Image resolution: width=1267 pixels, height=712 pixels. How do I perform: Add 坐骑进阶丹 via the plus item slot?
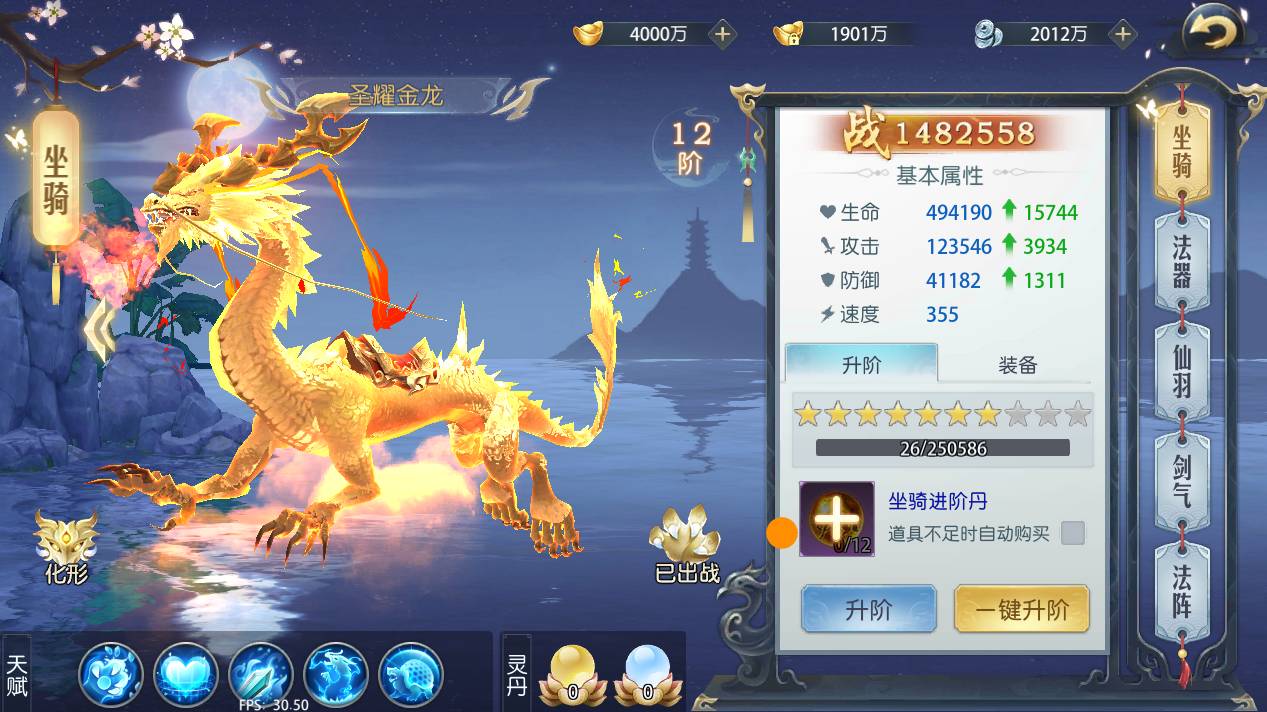tap(837, 519)
